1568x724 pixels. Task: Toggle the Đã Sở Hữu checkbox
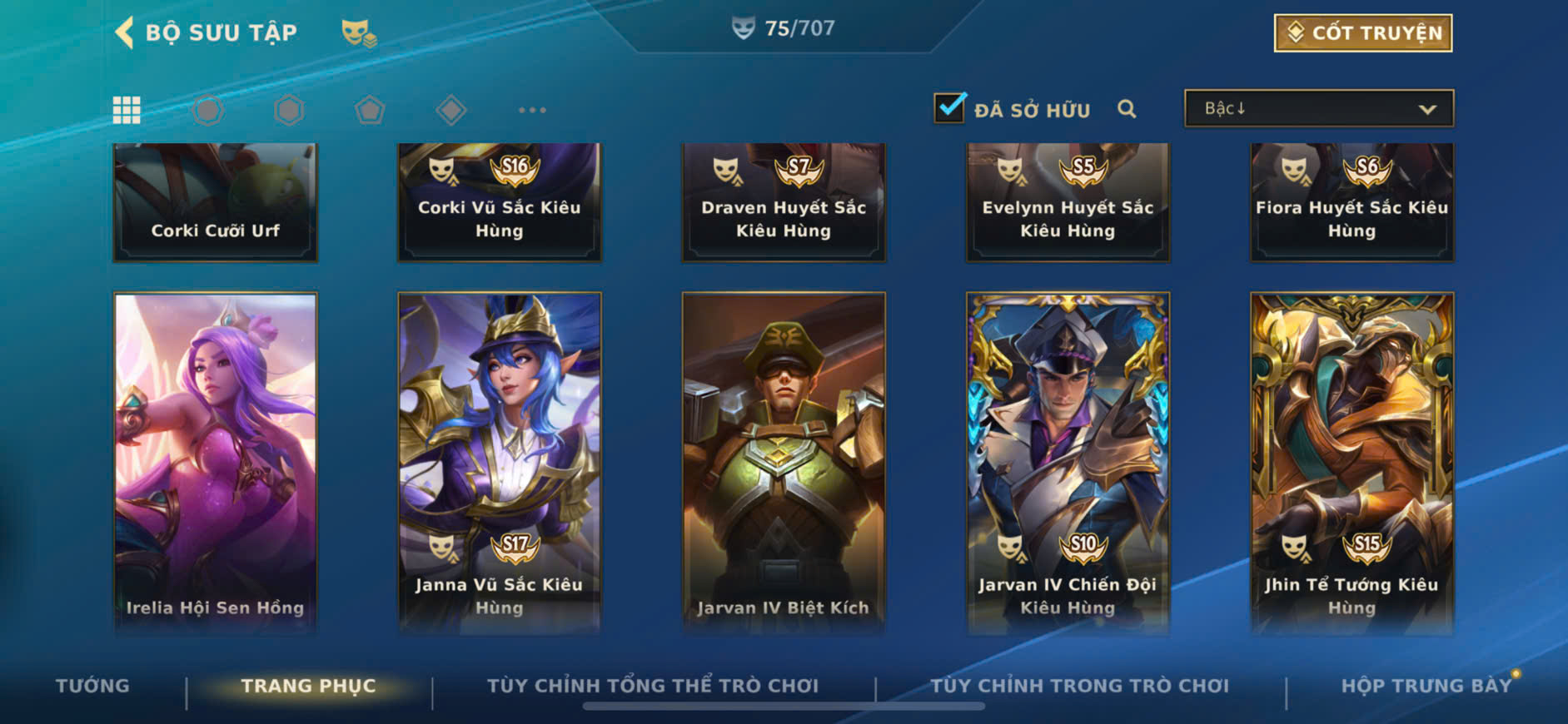tap(949, 108)
